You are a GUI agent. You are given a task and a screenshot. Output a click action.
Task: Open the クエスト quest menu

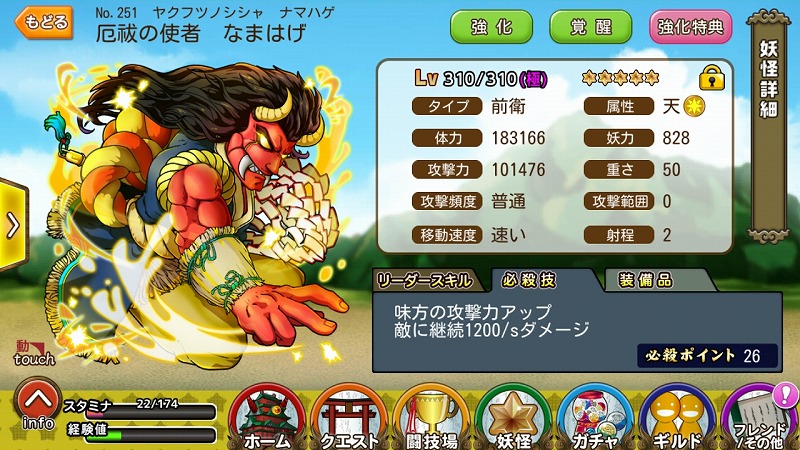pos(349,416)
